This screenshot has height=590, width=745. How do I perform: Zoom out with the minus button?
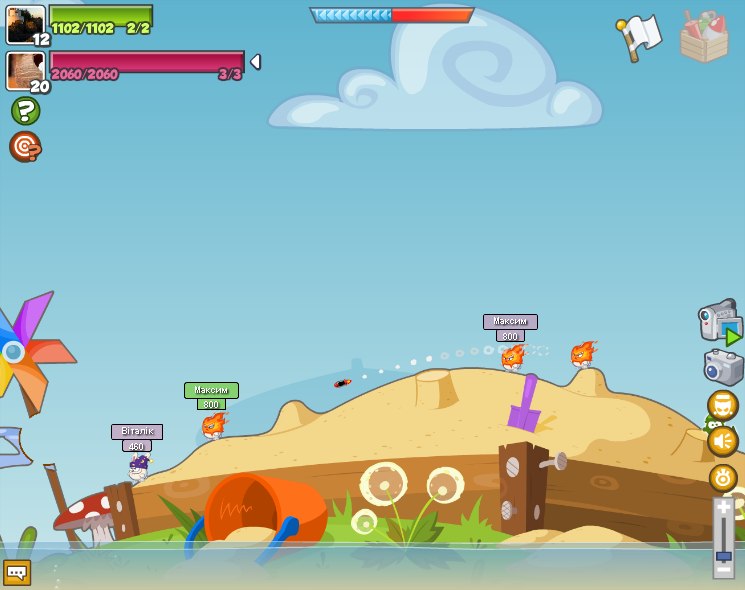pos(724,569)
